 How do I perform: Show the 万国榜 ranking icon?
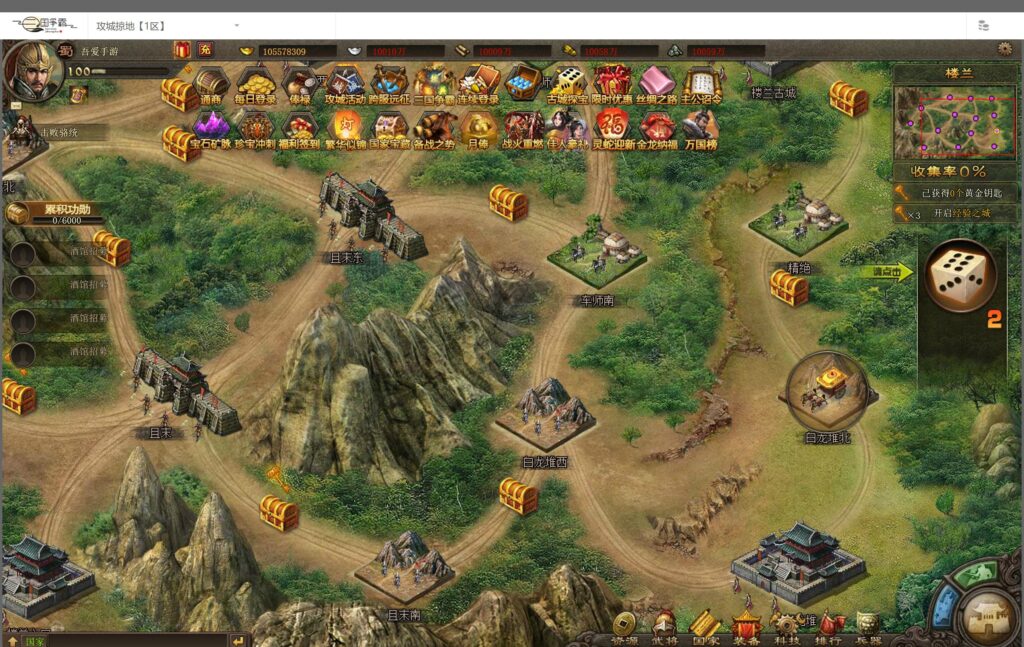point(700,129)
